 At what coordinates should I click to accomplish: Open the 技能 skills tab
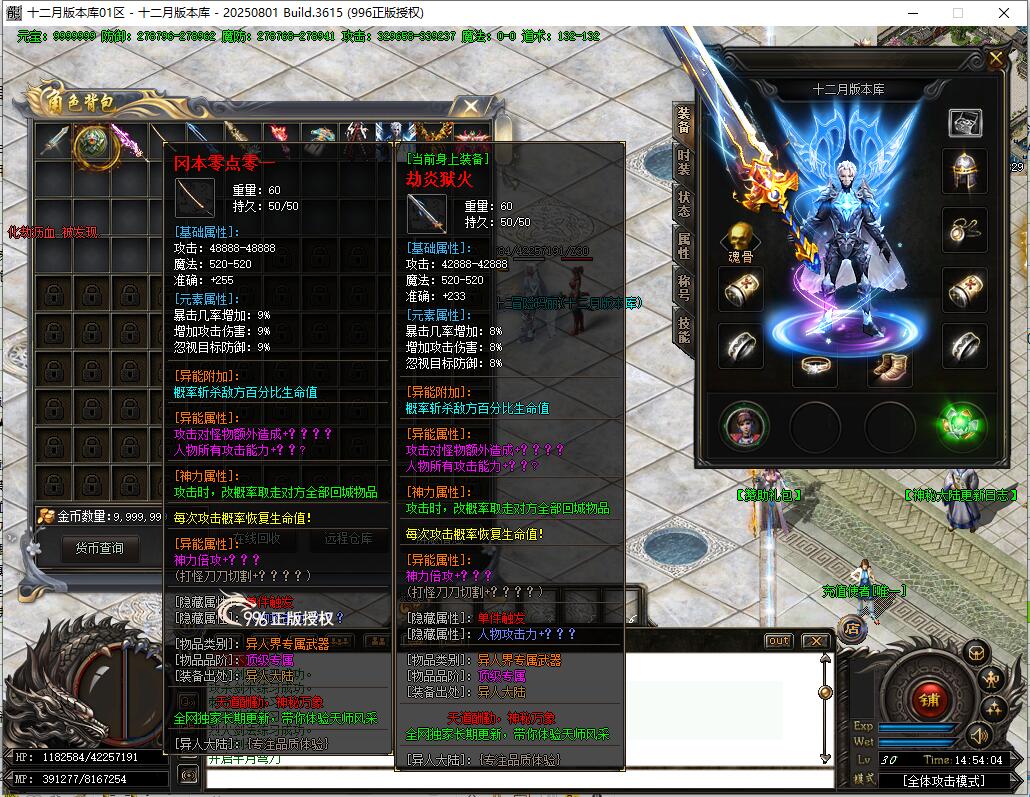(x=684, y=329)
